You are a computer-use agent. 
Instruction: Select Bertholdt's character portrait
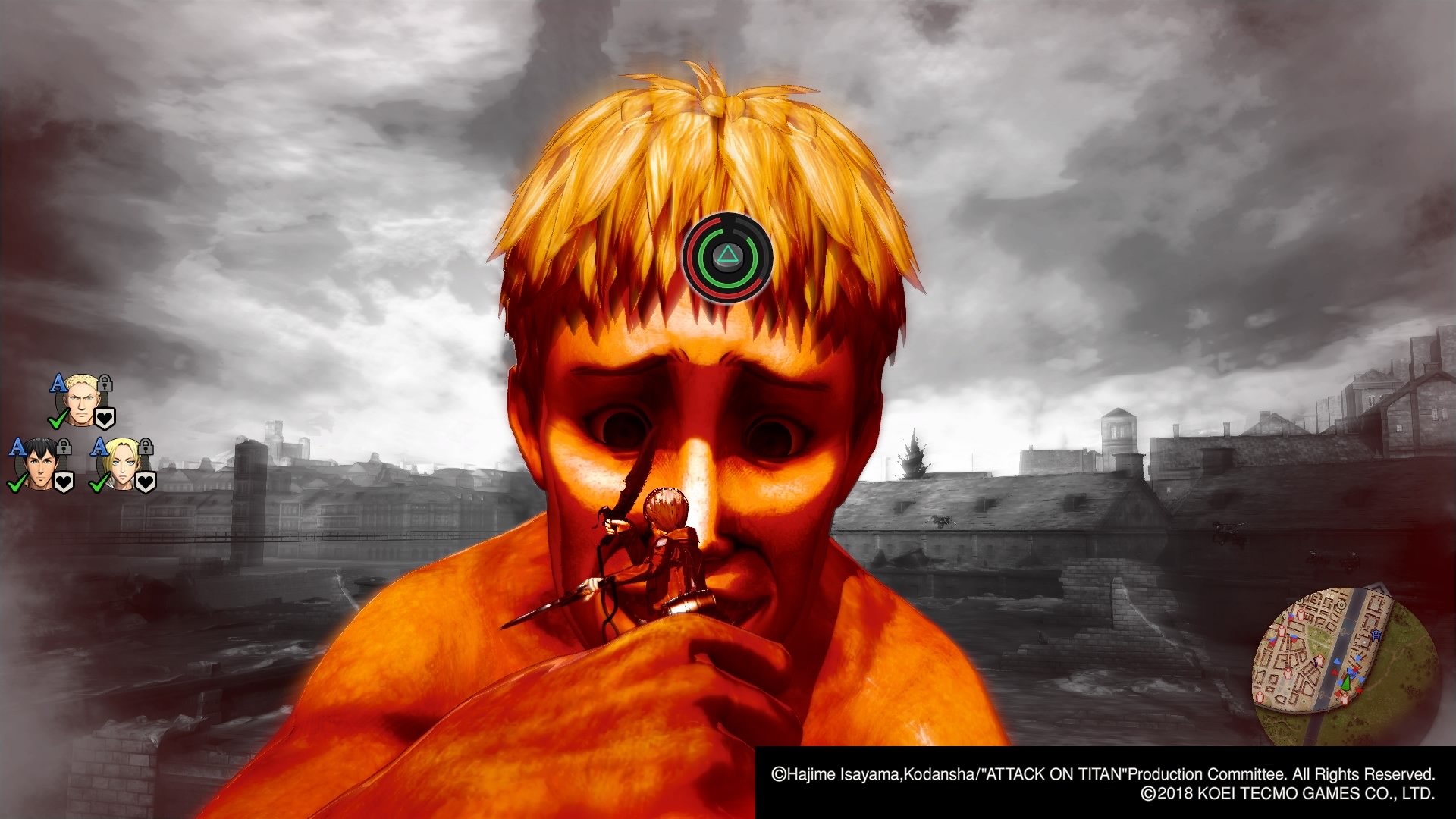coord(39,463)
